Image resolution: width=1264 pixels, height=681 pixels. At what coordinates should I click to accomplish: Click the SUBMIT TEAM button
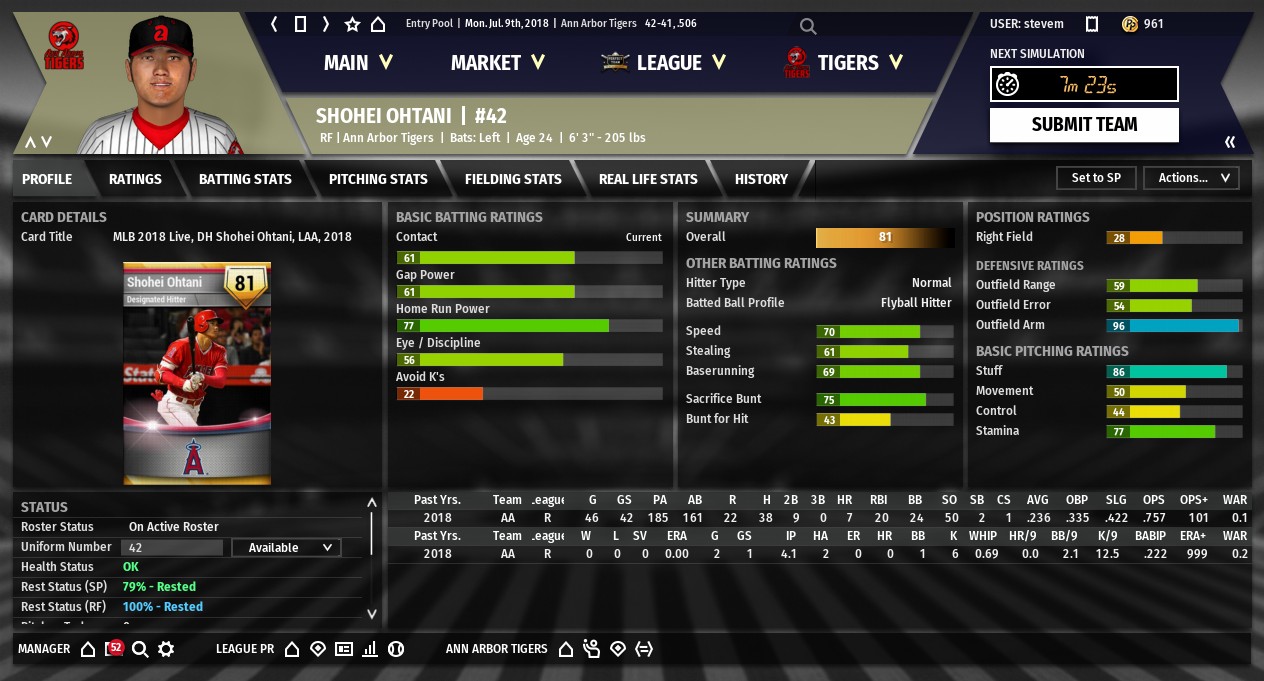1084,125
